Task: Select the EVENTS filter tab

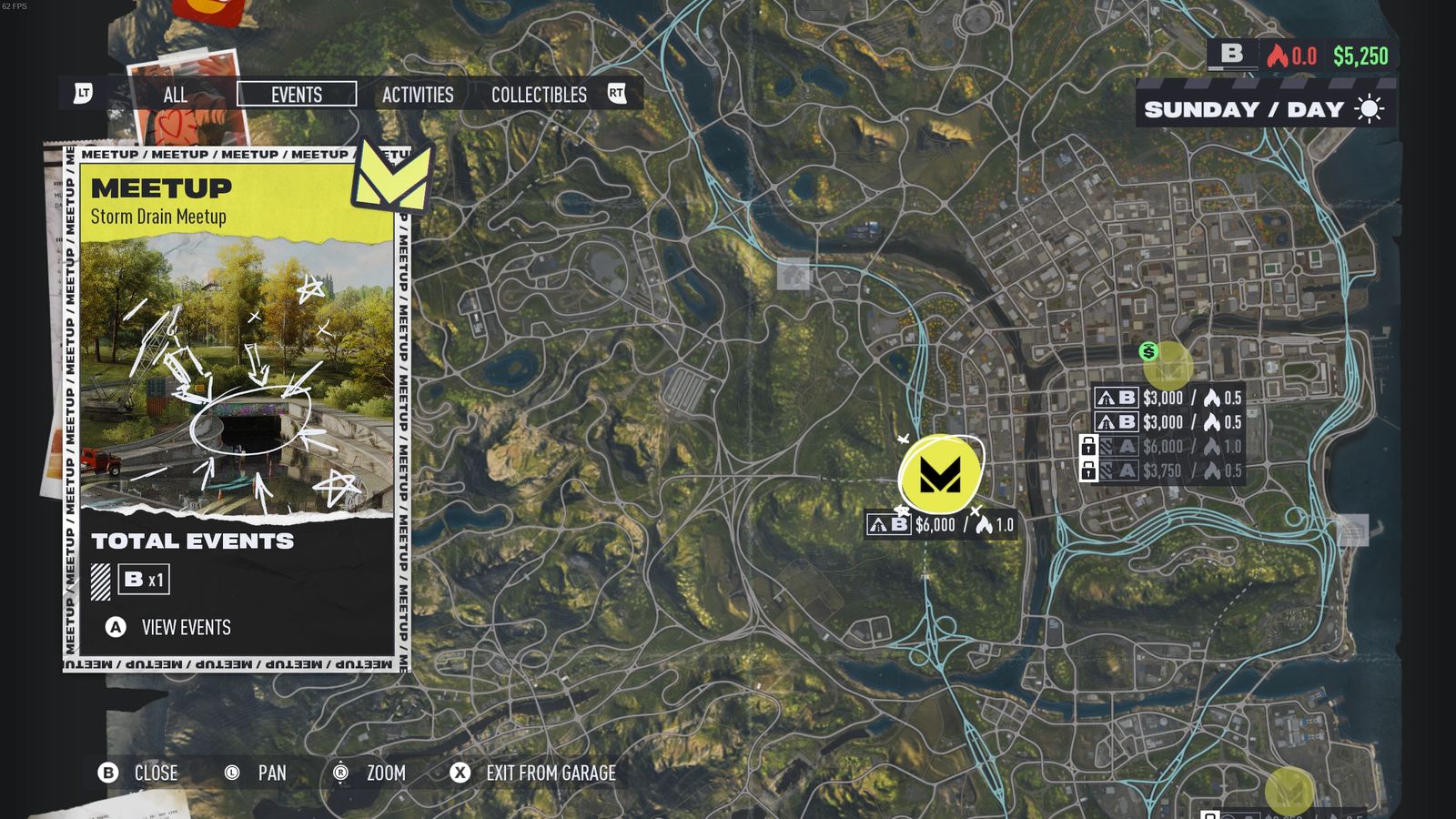Action: tap(297, 95)
